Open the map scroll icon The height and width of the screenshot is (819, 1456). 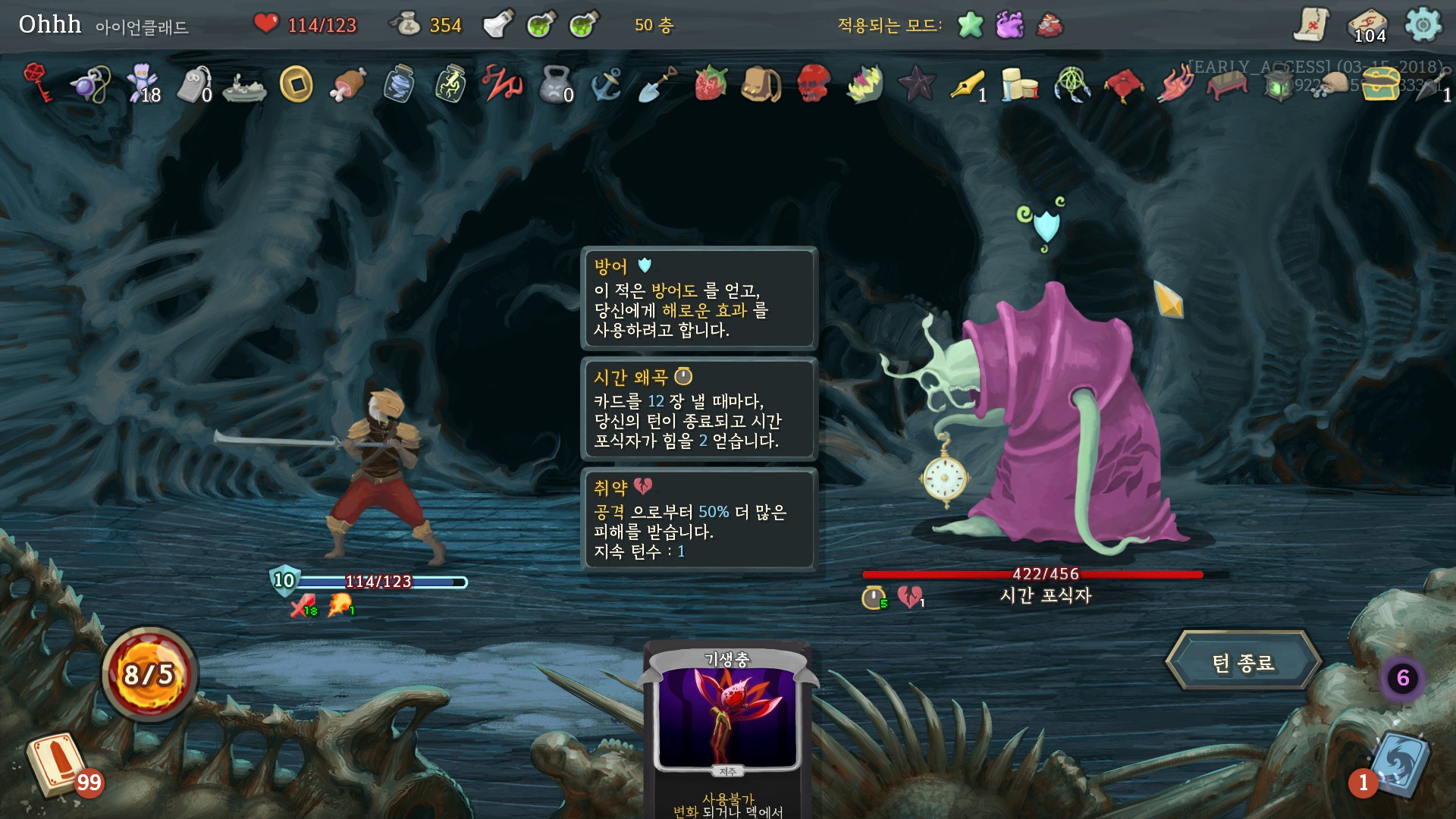click(x=1311, y=25)
